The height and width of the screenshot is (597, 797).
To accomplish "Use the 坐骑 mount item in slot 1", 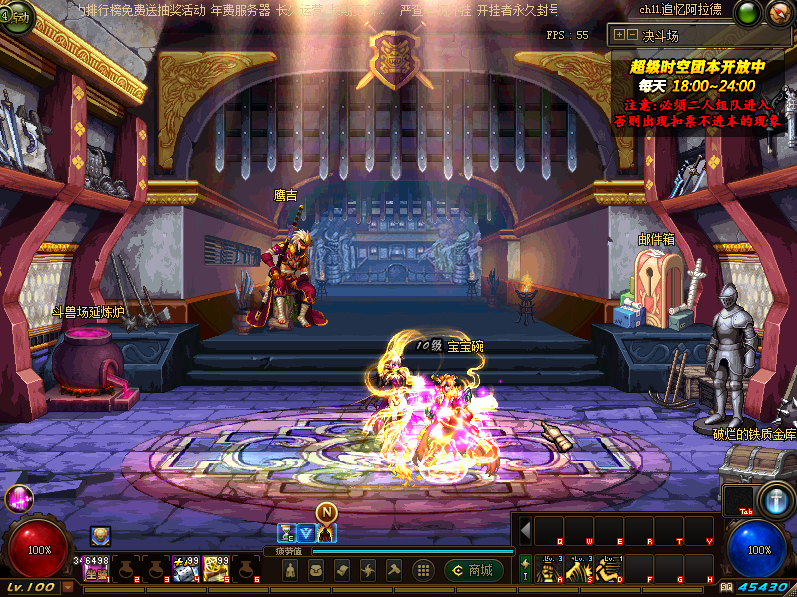I will pyautogui.click(x=97, y=569).
